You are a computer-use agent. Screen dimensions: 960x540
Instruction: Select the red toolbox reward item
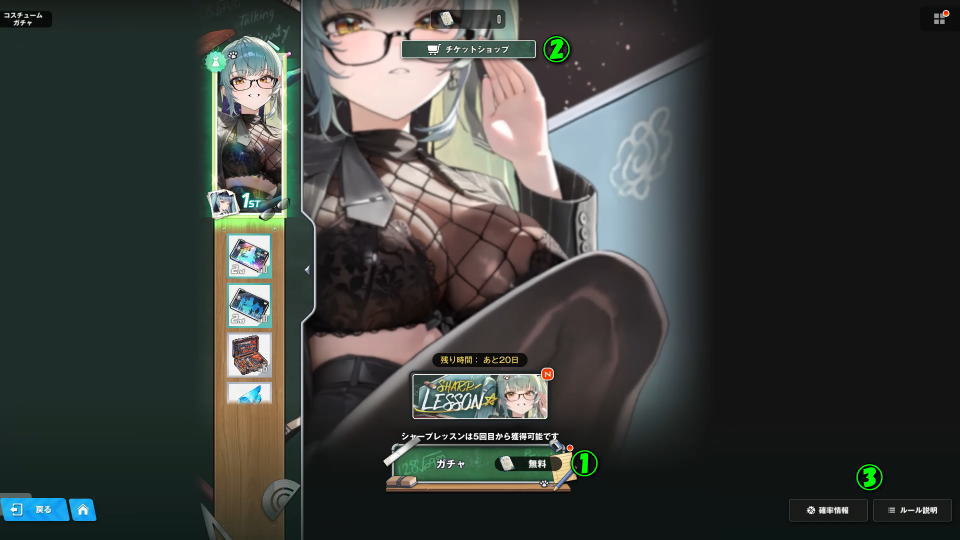pos(249,354)
